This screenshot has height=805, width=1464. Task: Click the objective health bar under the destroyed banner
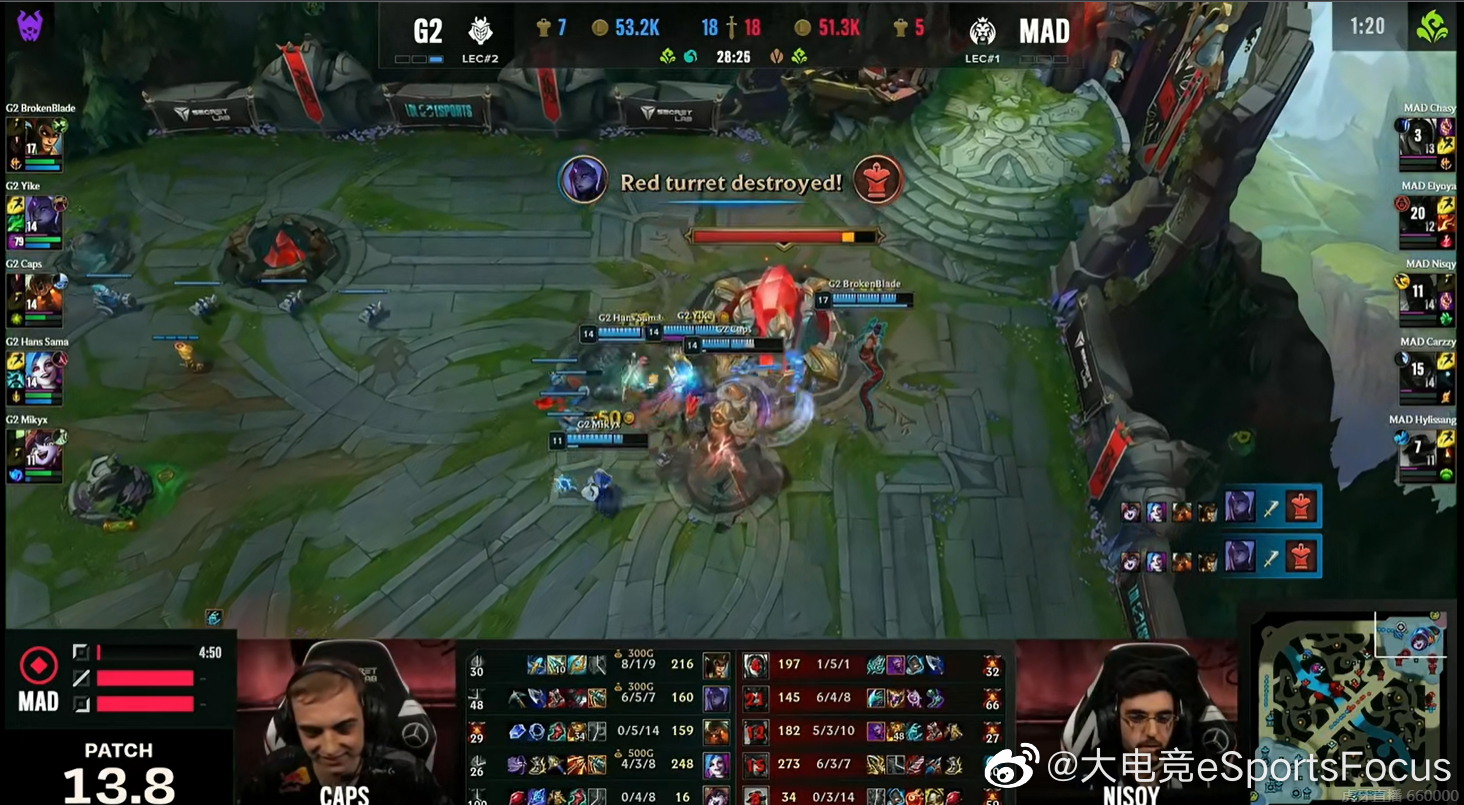click(x=785, y=236)
